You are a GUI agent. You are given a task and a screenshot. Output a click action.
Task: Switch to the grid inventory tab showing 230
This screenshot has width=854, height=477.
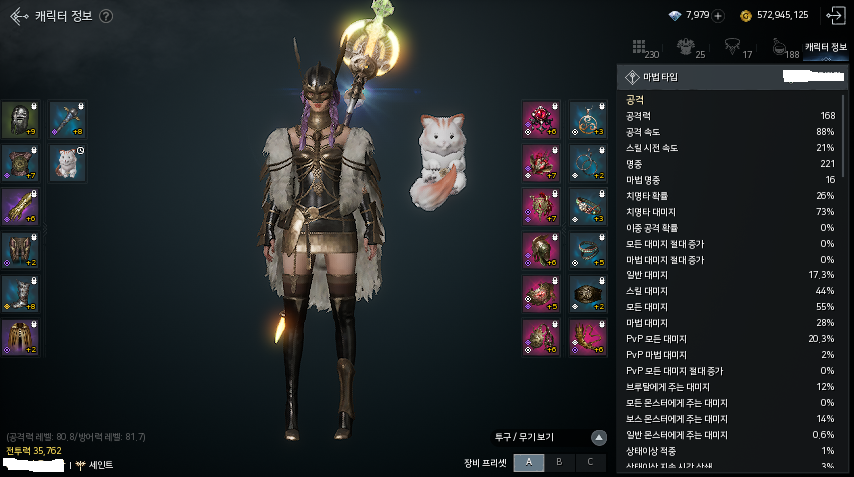tap(644, 47)
